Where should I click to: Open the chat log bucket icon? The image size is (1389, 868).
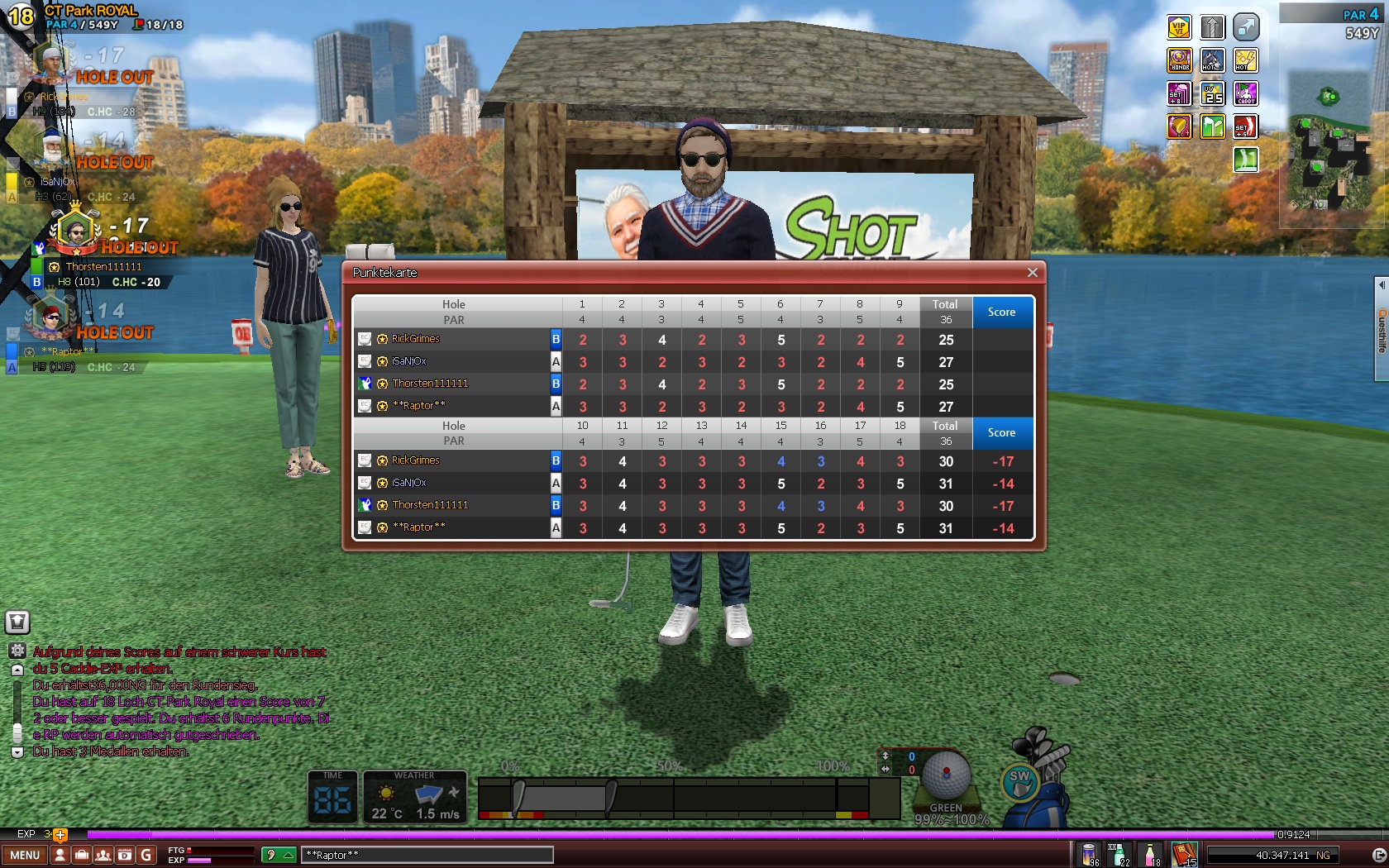17,622
